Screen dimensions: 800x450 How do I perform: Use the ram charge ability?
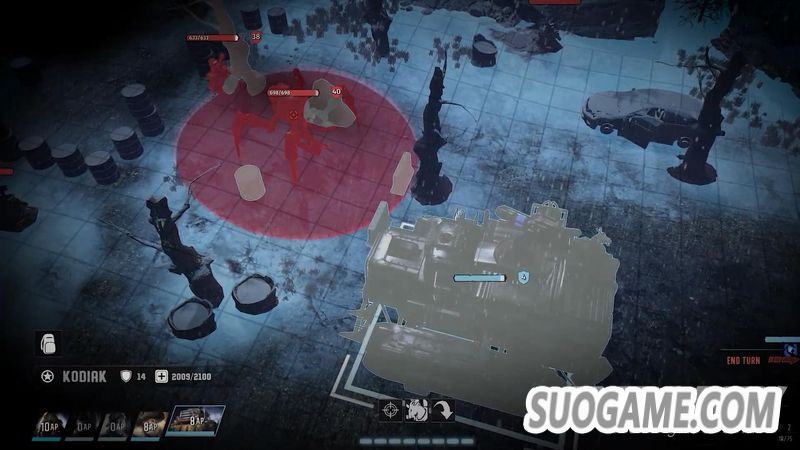pos(417,409)
